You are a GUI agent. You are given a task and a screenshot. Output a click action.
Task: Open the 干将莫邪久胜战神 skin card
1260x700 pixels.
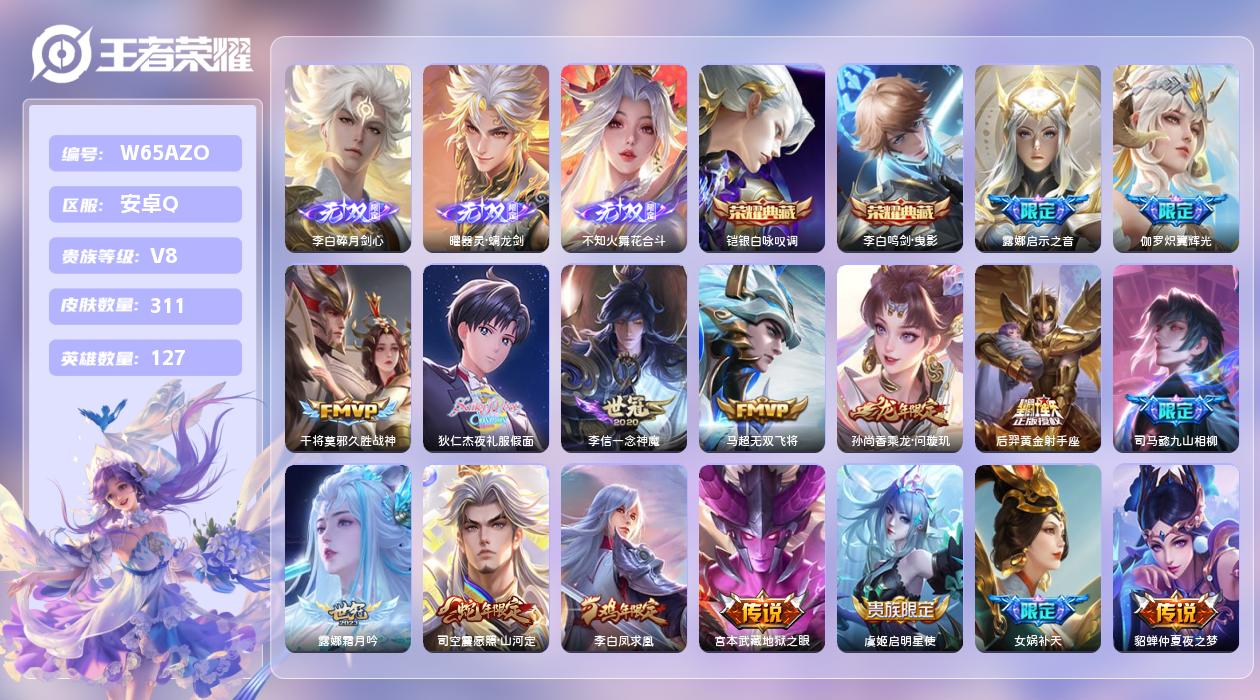point(347,358)
